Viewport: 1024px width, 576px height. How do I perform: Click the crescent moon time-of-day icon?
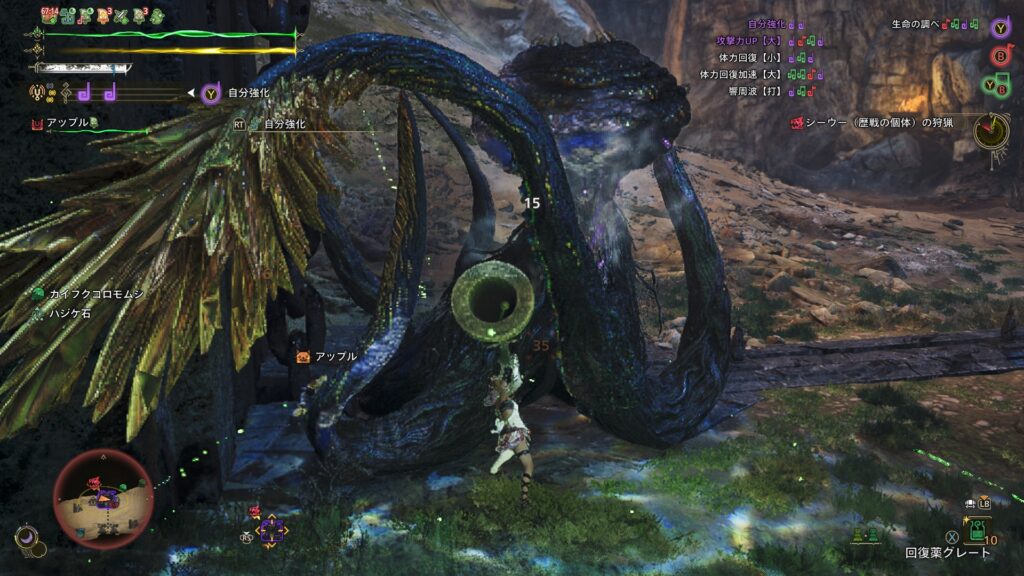click(x=27, y=540)
